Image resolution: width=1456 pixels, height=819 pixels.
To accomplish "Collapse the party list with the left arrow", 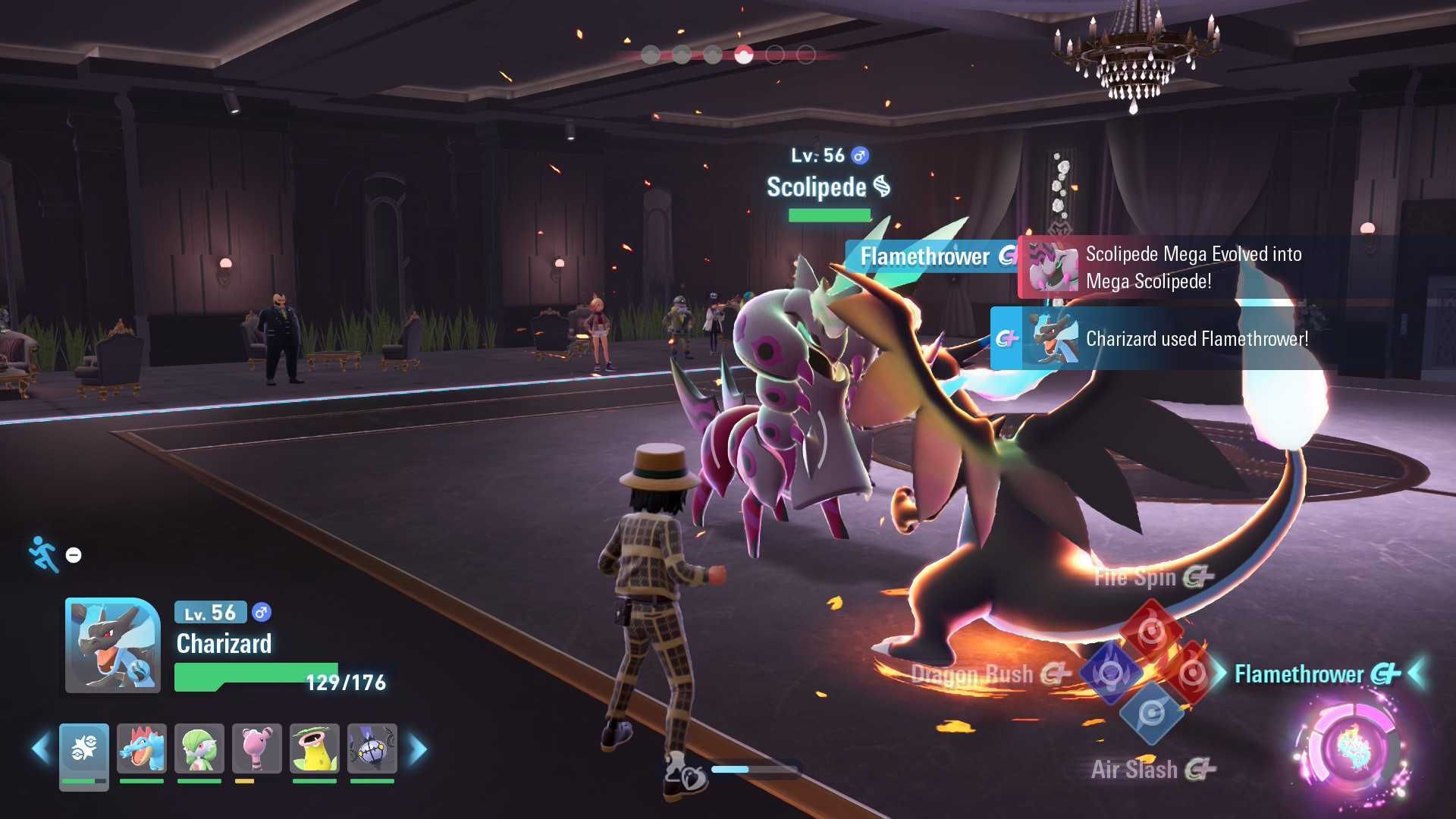I will coord(36,748).
